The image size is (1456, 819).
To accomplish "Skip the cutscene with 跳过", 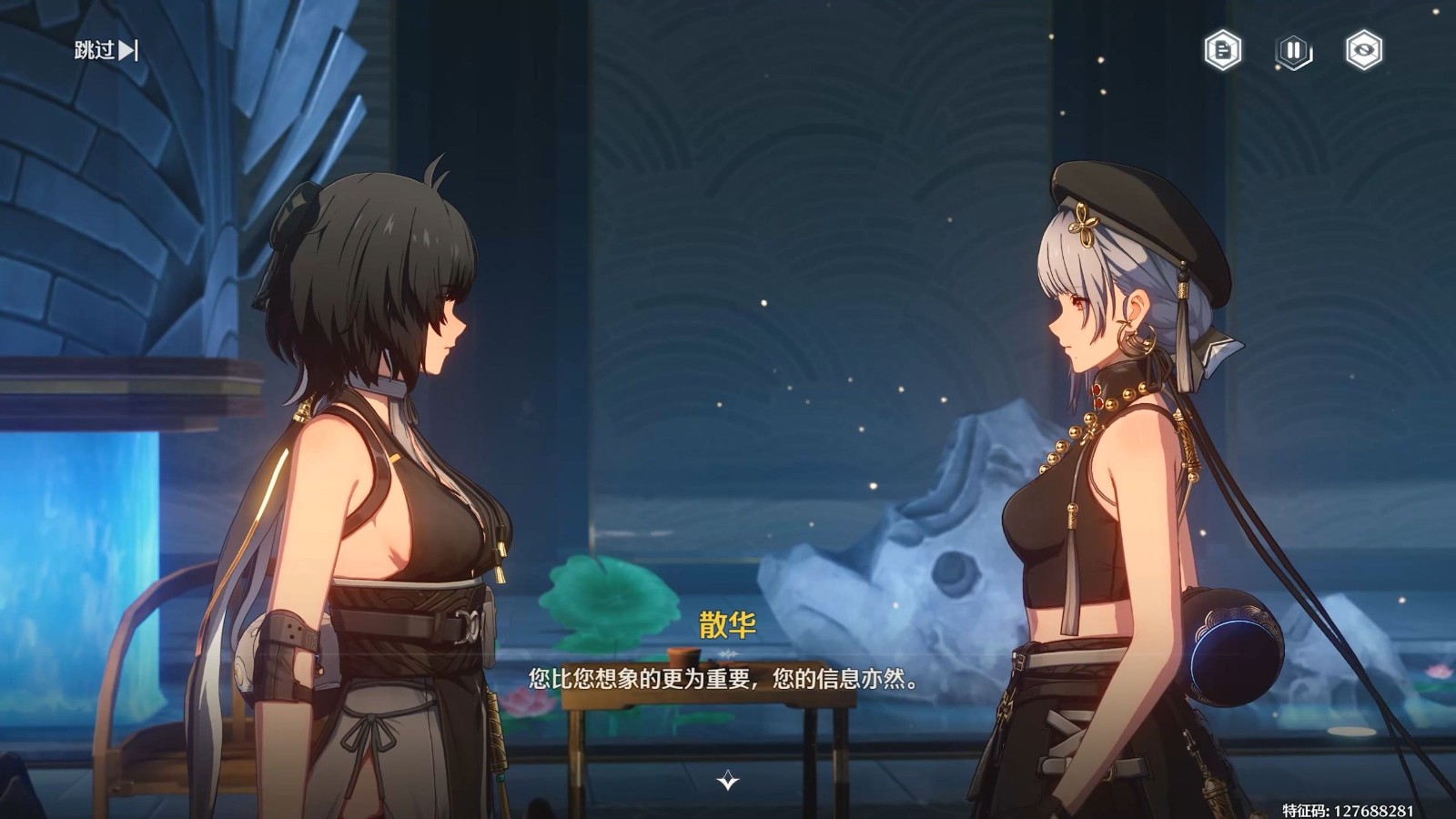I will click(x=106, y=50).
